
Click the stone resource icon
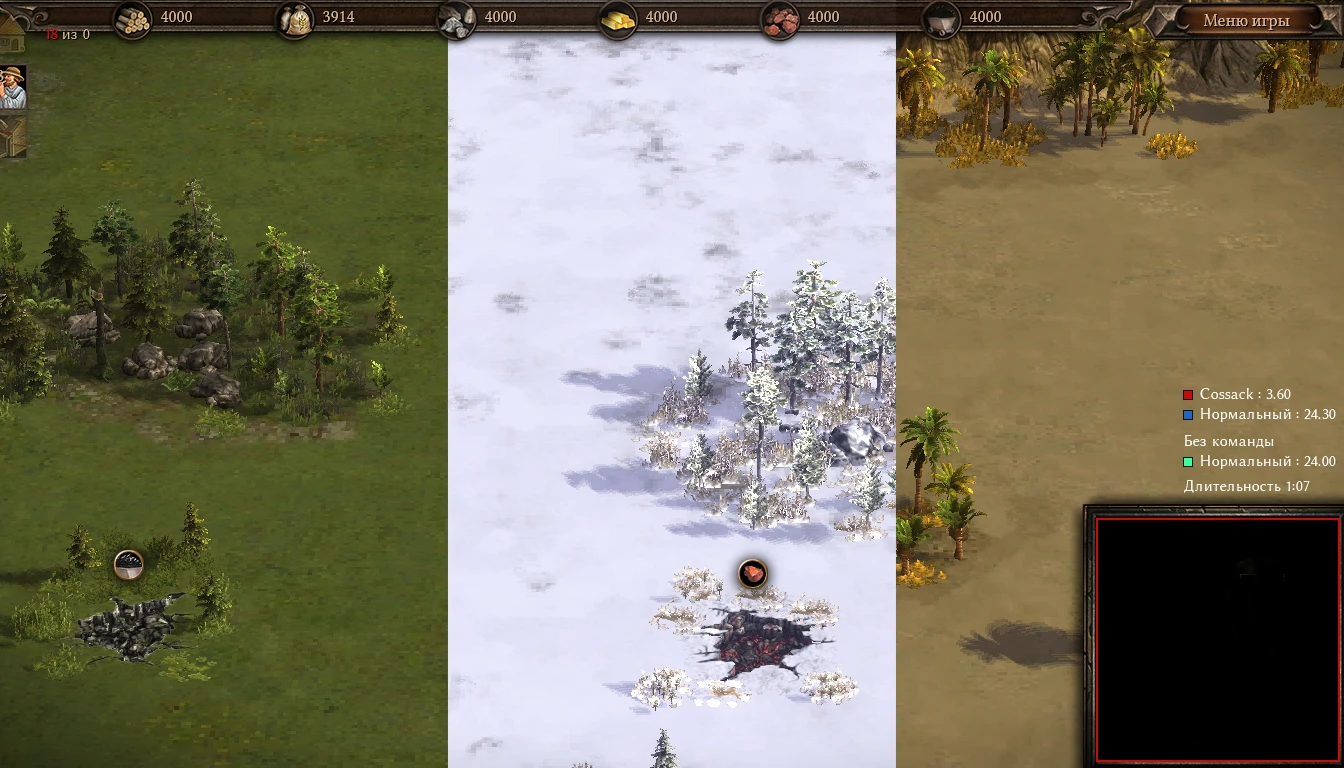pyautogui.click(x=458, y=17)
